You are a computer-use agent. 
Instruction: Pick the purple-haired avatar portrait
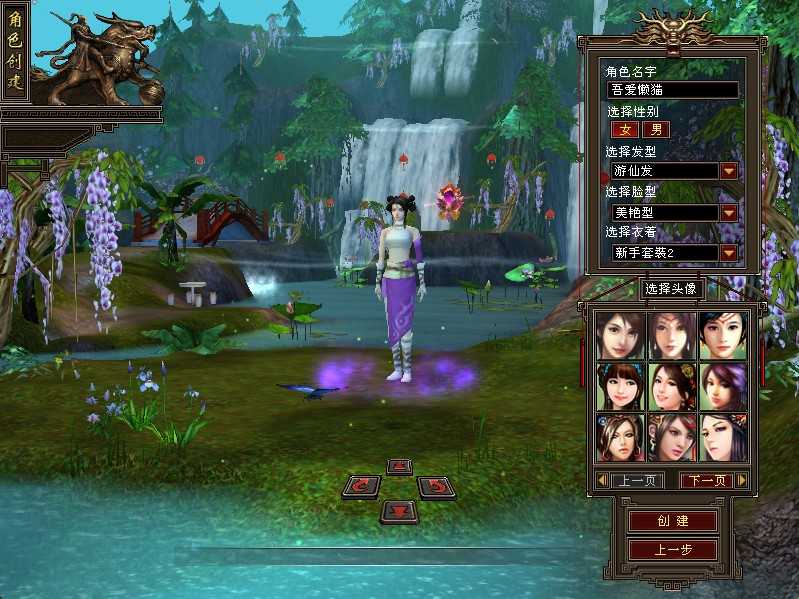coord(723,386)
